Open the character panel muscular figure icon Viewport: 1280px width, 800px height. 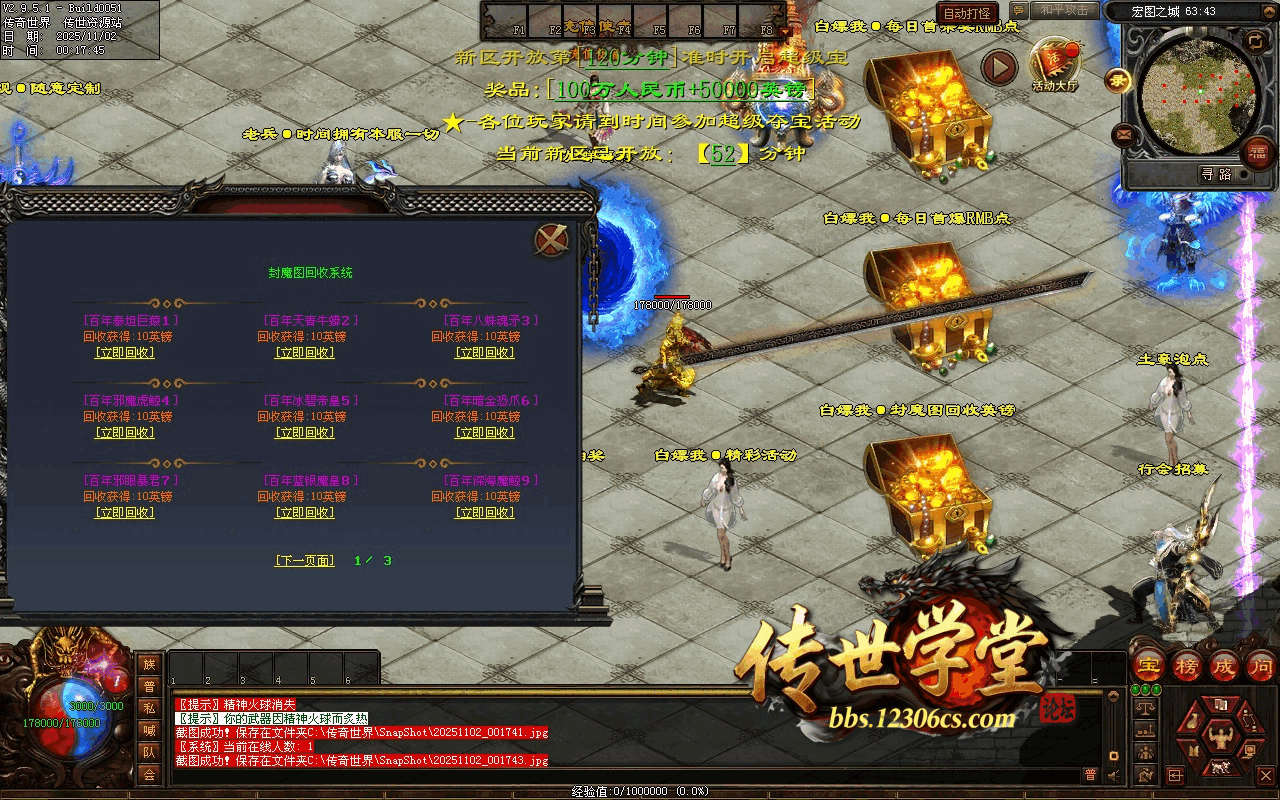coord(1220,738)
